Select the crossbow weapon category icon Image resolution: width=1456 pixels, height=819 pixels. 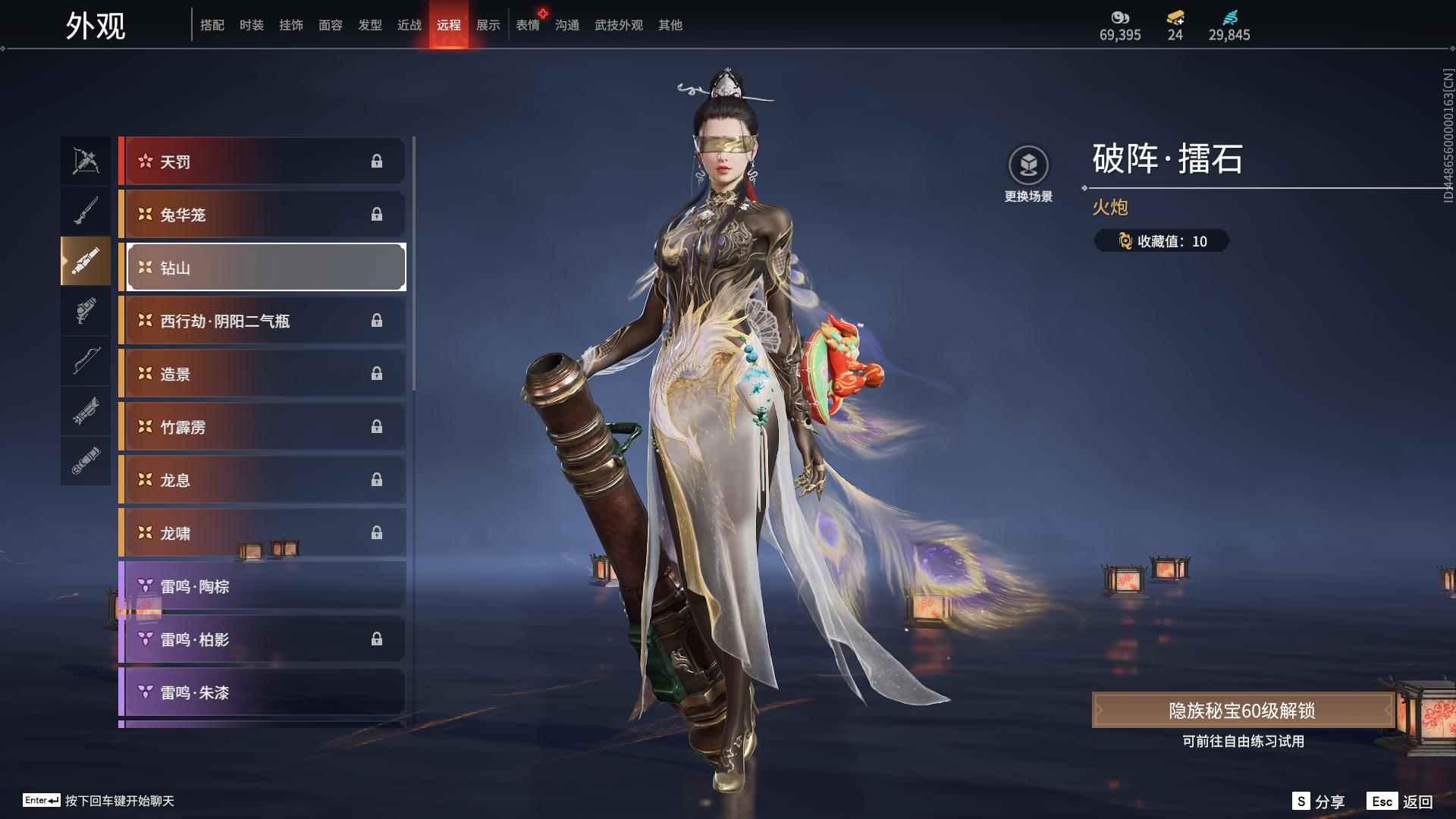point(86,160)
